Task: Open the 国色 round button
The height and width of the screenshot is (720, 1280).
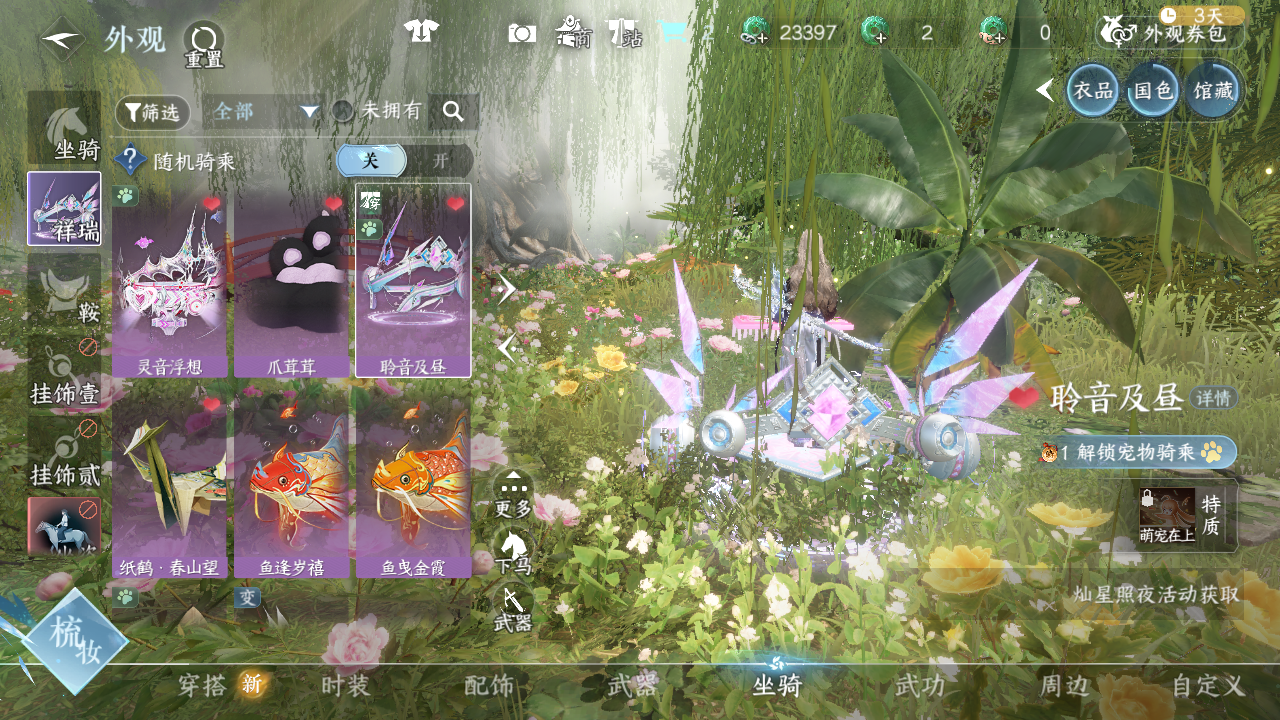Action: [1152, 91]
